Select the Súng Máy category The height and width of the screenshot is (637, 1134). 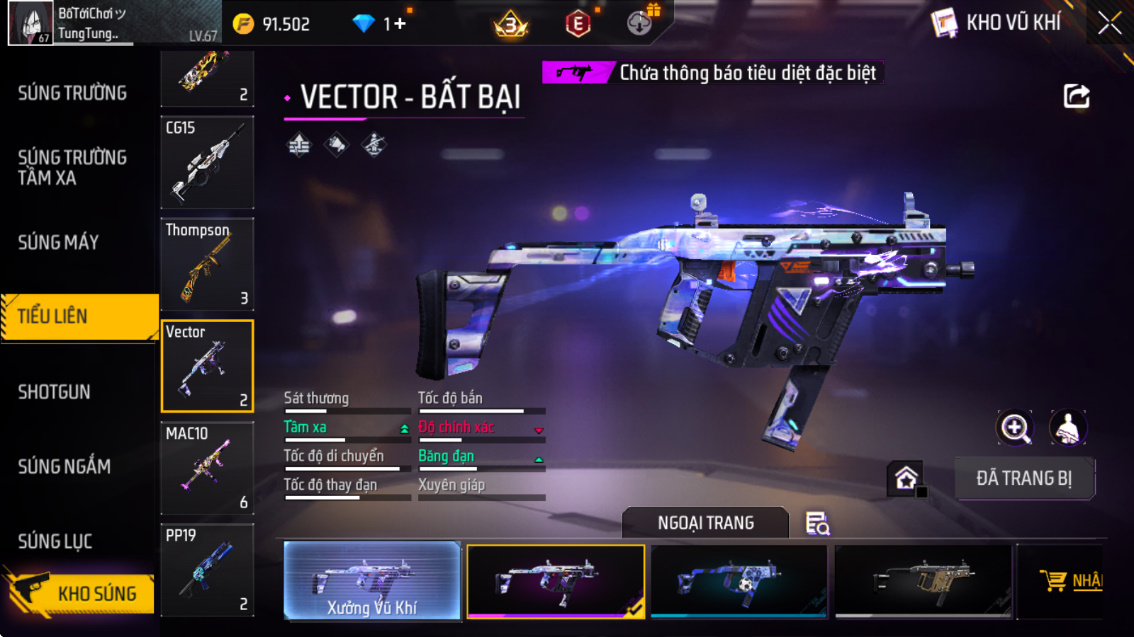pos(59,242)
